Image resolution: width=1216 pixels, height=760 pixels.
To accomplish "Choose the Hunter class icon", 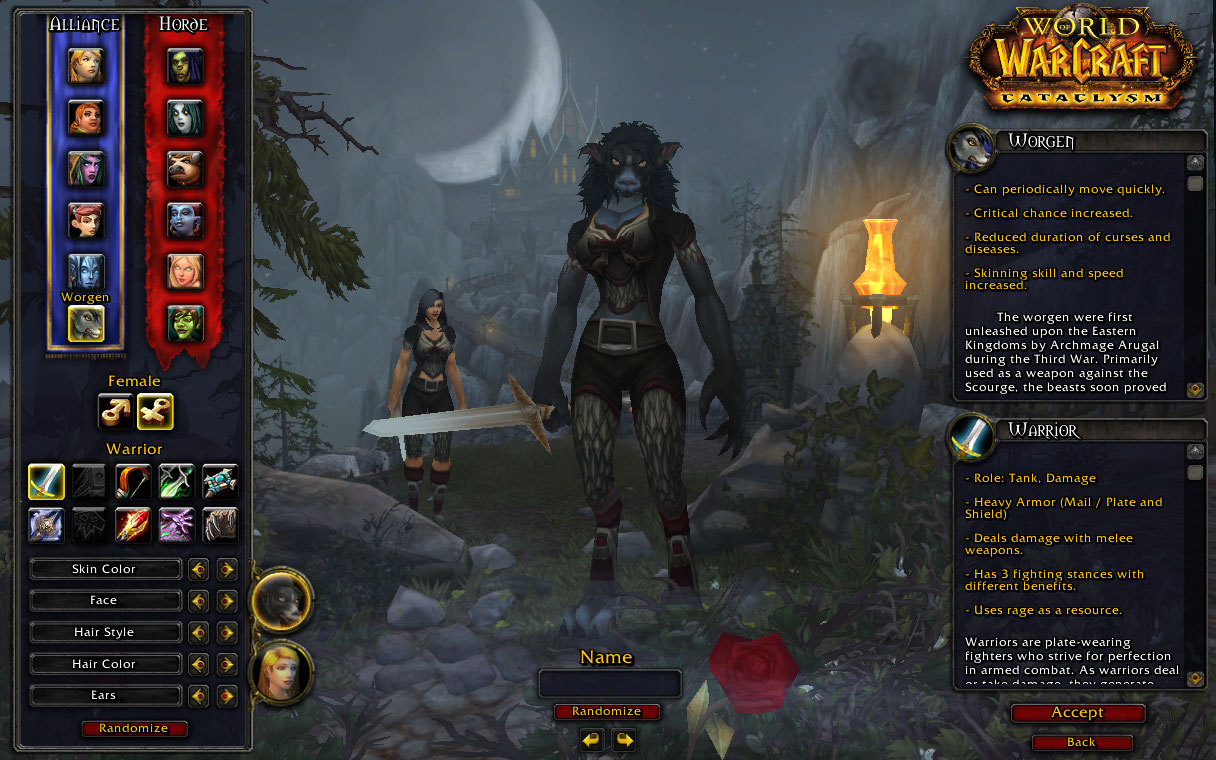I will [133, 482].
